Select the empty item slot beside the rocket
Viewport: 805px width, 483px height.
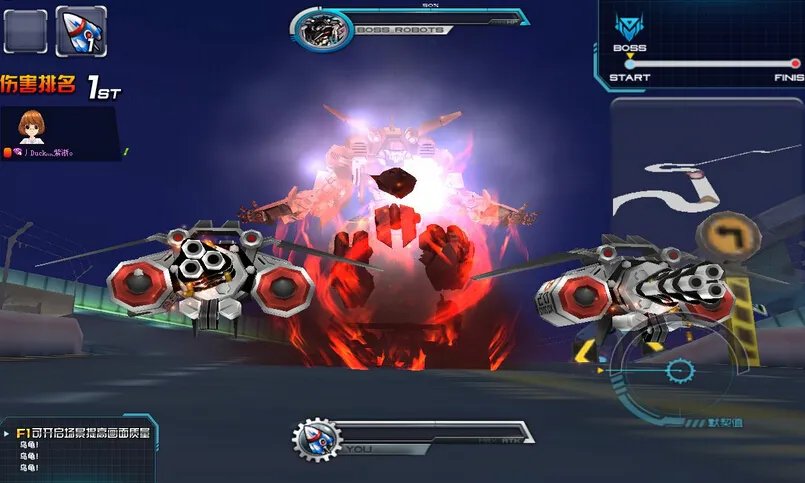click(25, 31)
